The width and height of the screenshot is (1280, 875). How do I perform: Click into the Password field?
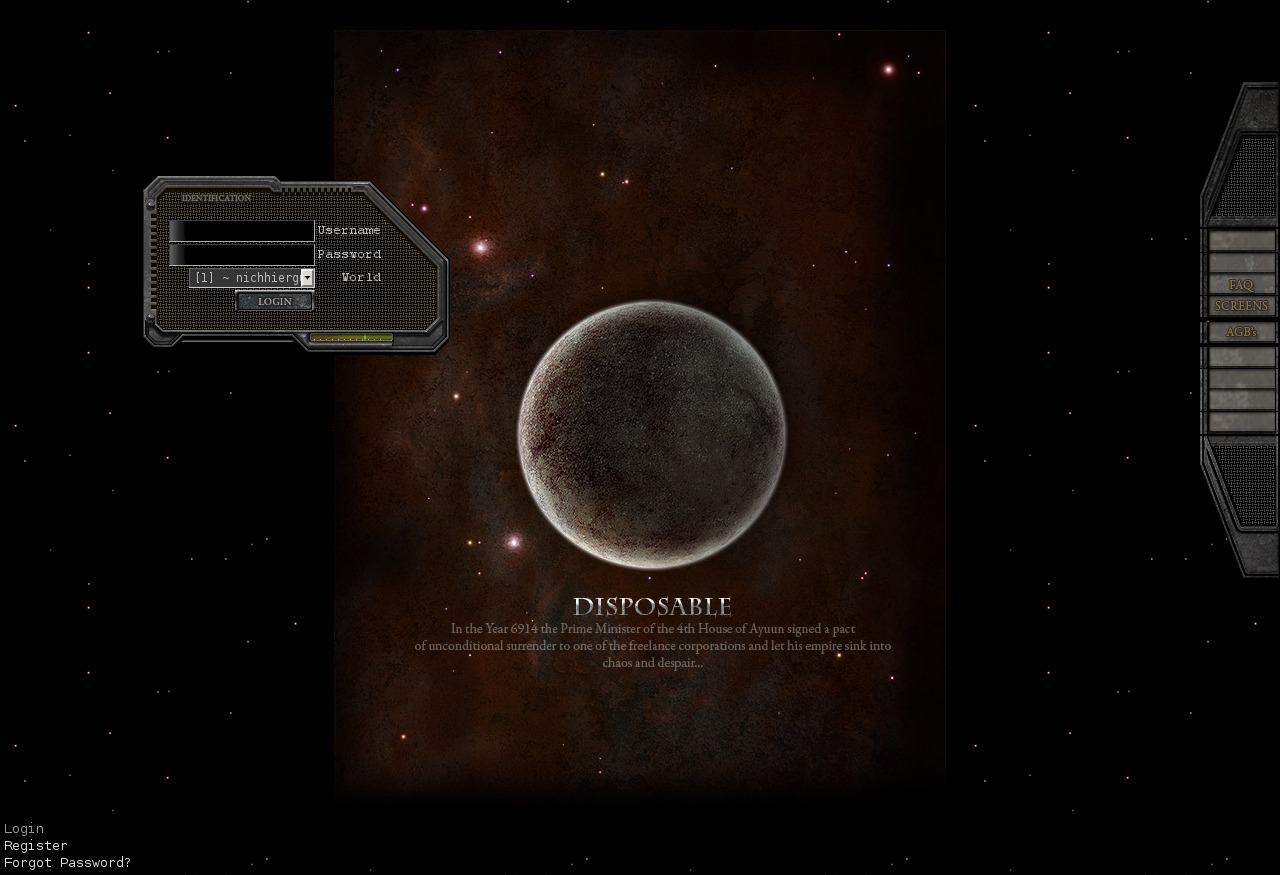point(242,254)
